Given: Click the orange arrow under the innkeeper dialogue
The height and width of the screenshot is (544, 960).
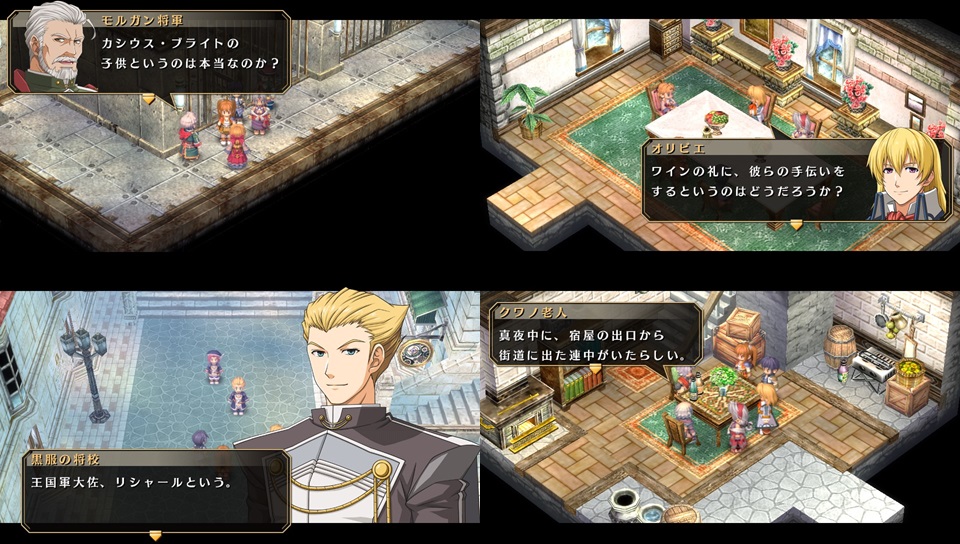Looking at the screenshot, I should [595, 369].
